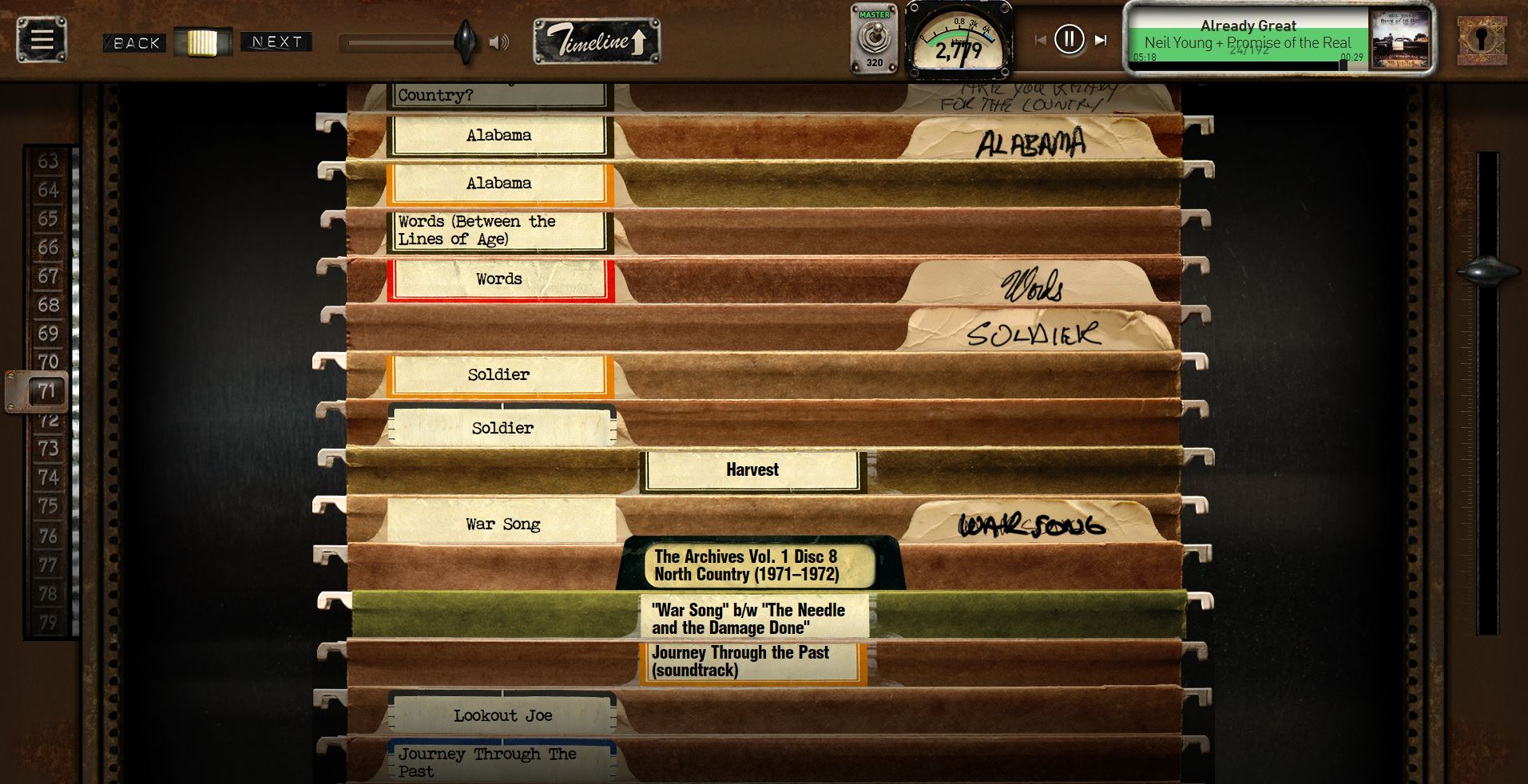
Task: Open the War Song typed file tab
Action: [502, 524]
